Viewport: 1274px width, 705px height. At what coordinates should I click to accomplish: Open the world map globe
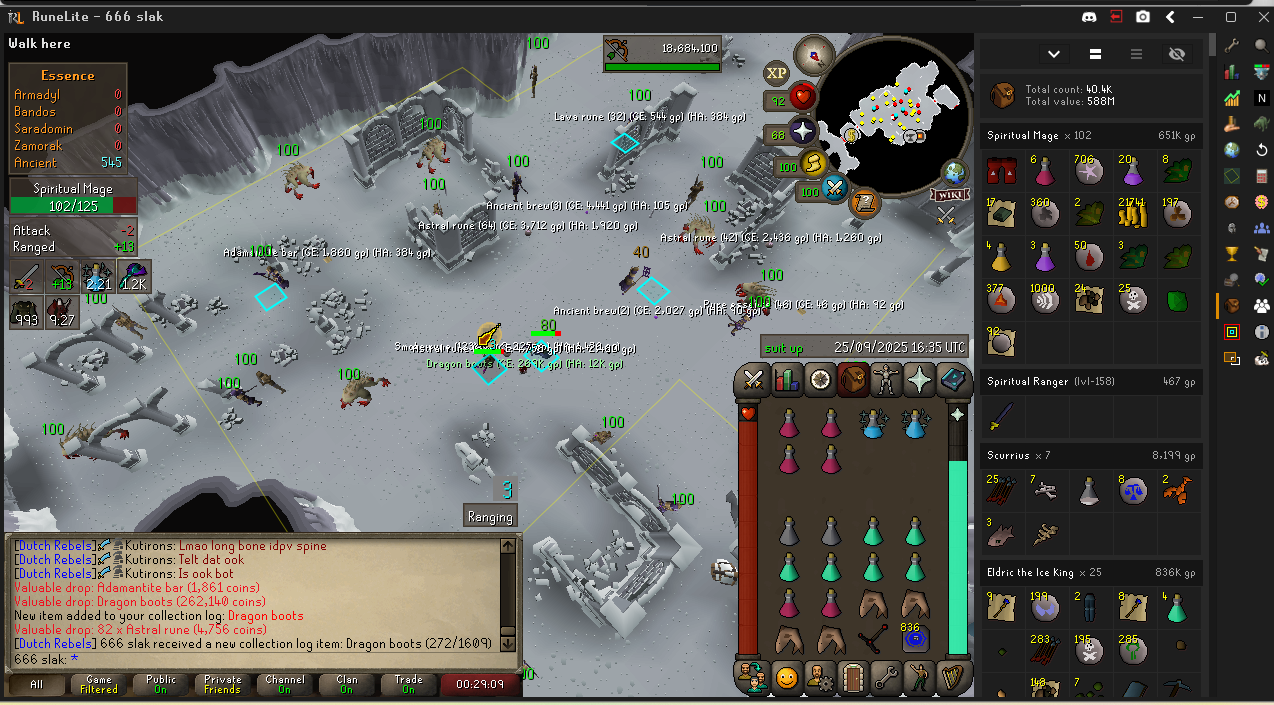[955, 172]
